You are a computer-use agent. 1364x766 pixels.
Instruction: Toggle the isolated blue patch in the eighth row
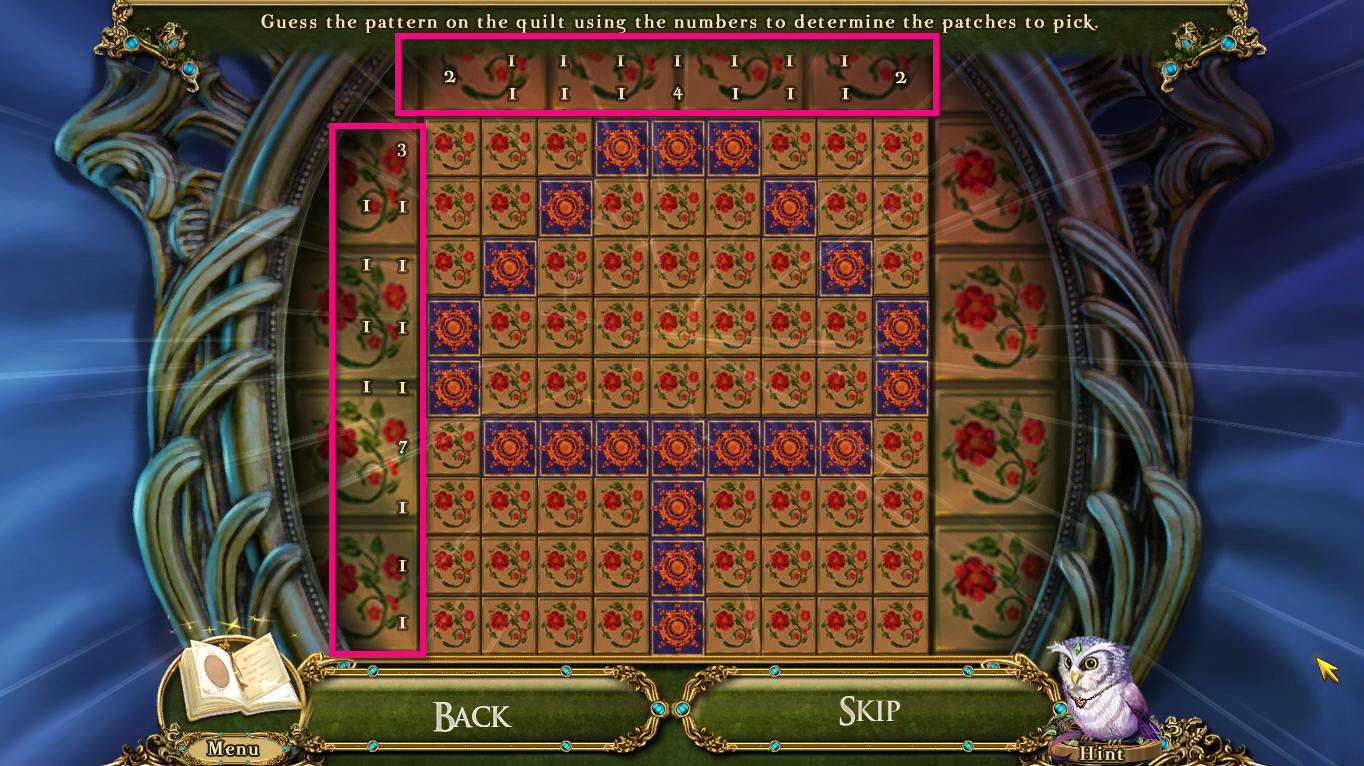[x=678, y=505]
